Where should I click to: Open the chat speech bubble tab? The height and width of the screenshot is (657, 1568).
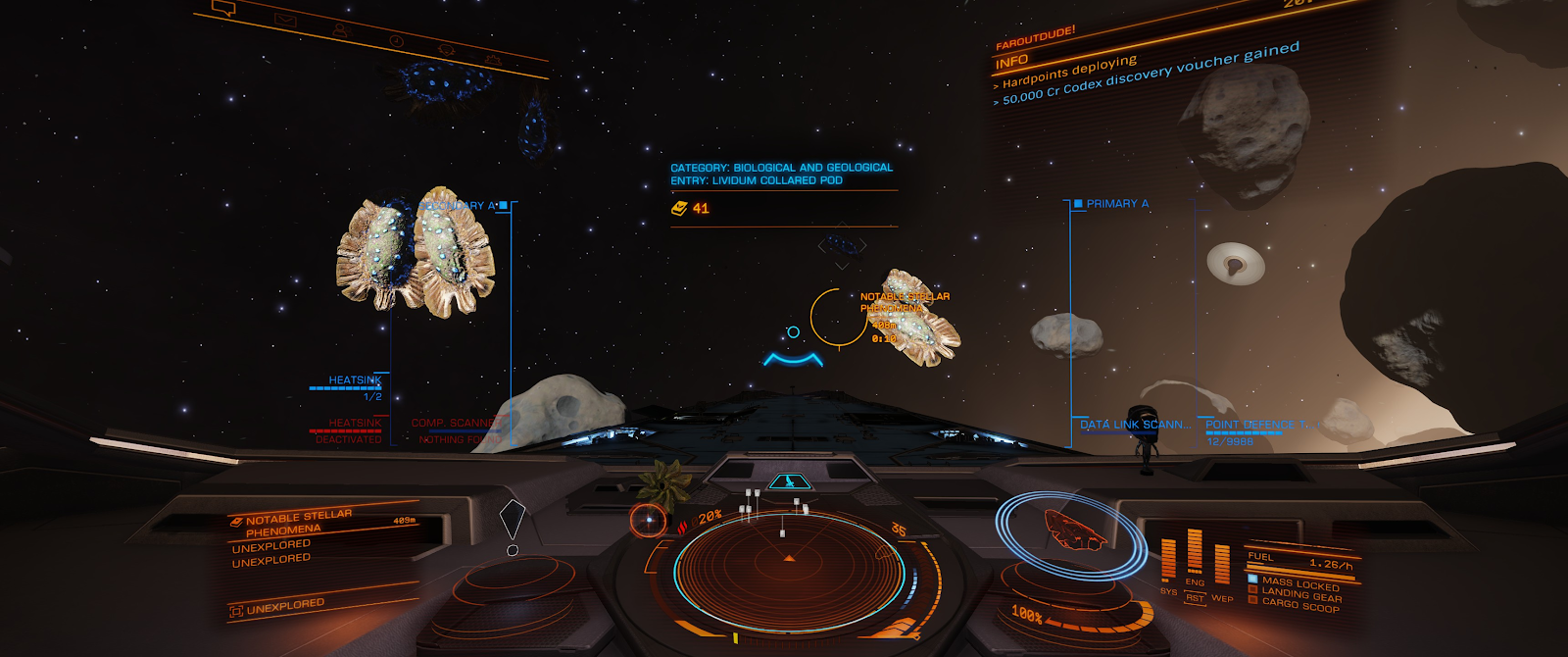tap(223, 9)
